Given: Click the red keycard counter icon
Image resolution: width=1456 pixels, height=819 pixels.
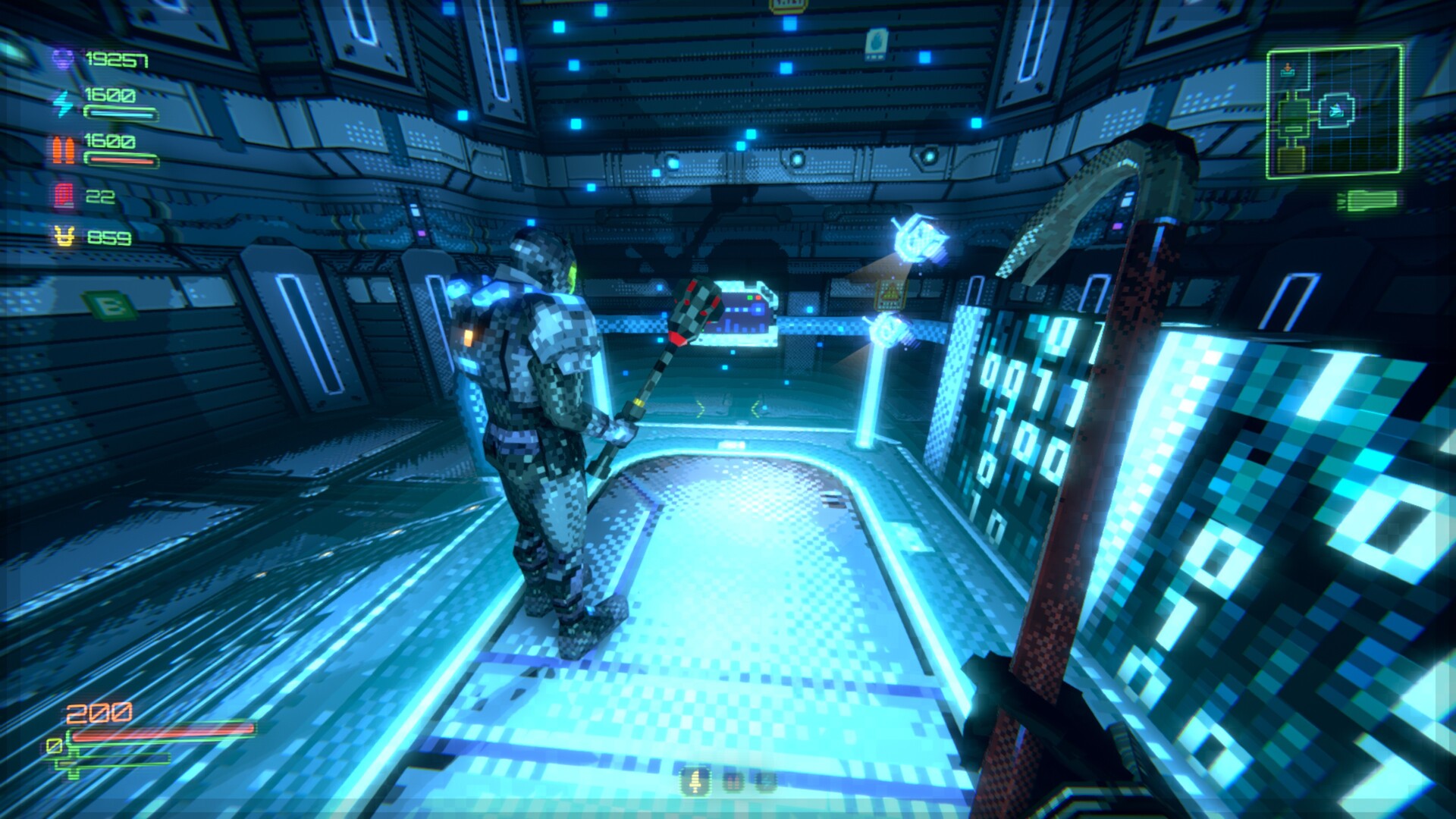Looking at the screenshot, I should pos(64,196).
